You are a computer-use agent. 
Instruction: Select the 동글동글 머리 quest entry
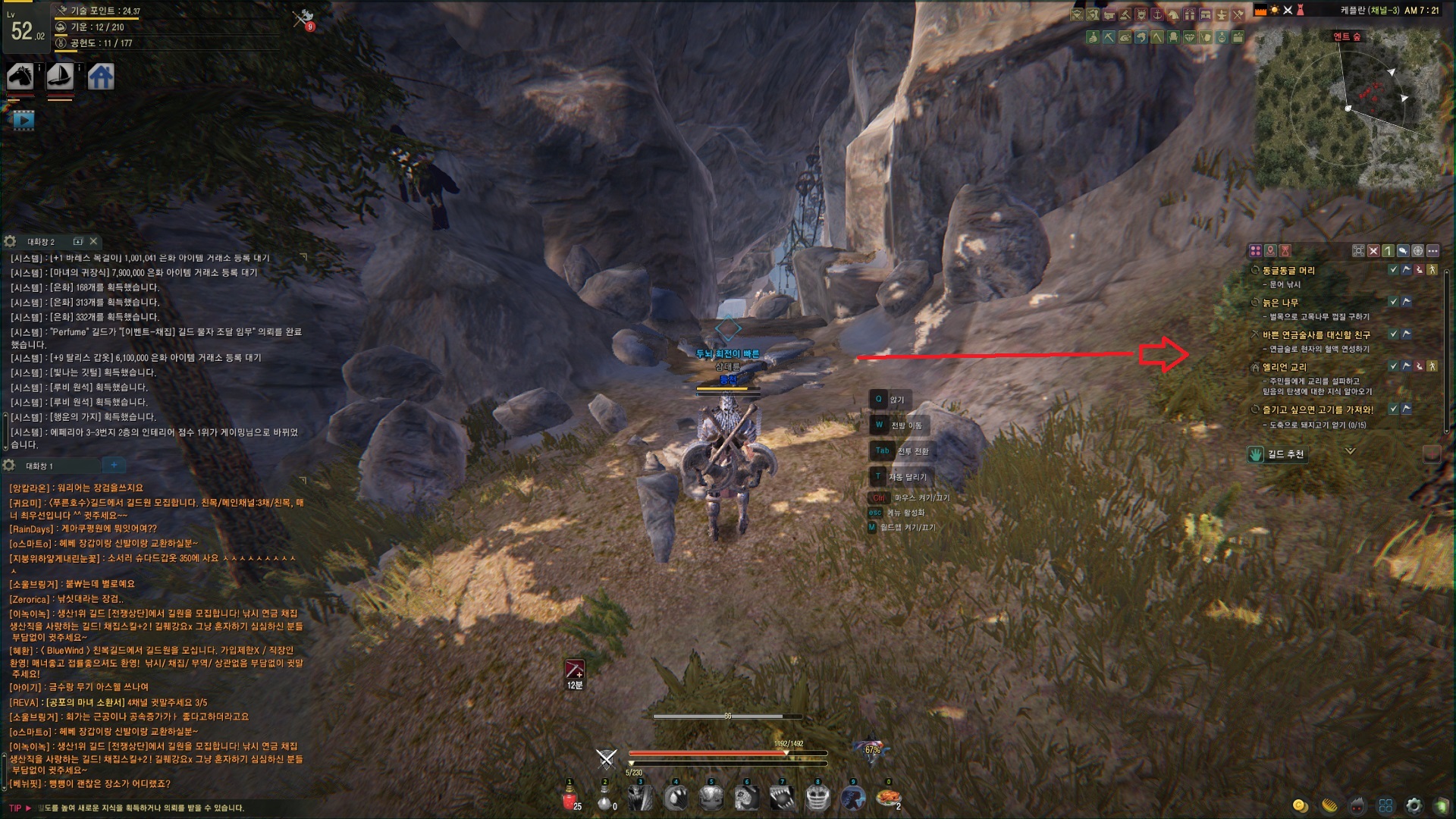tap(1288, 271)
